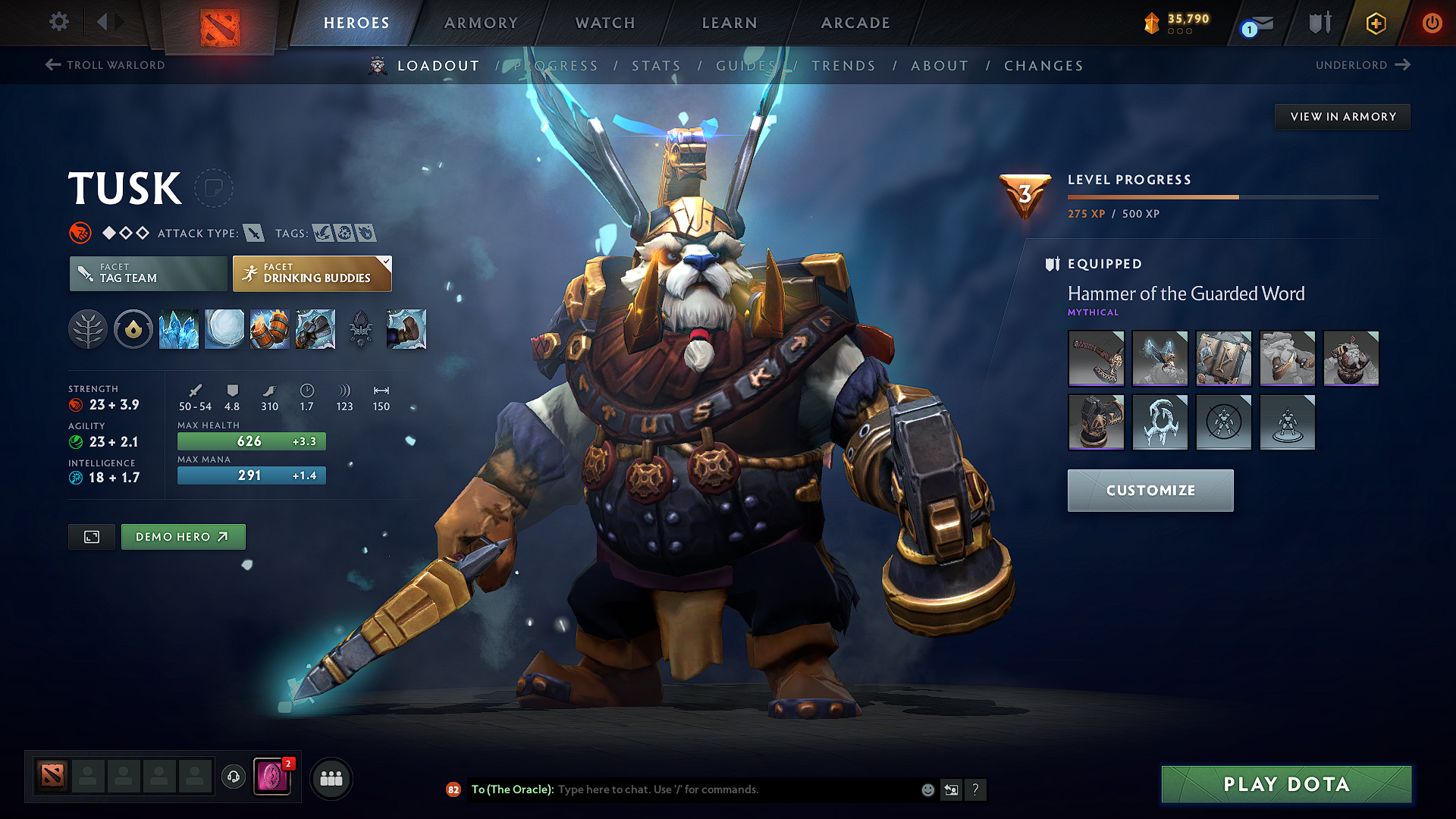Select the Ice Shards ability icon

click(179, 329)
